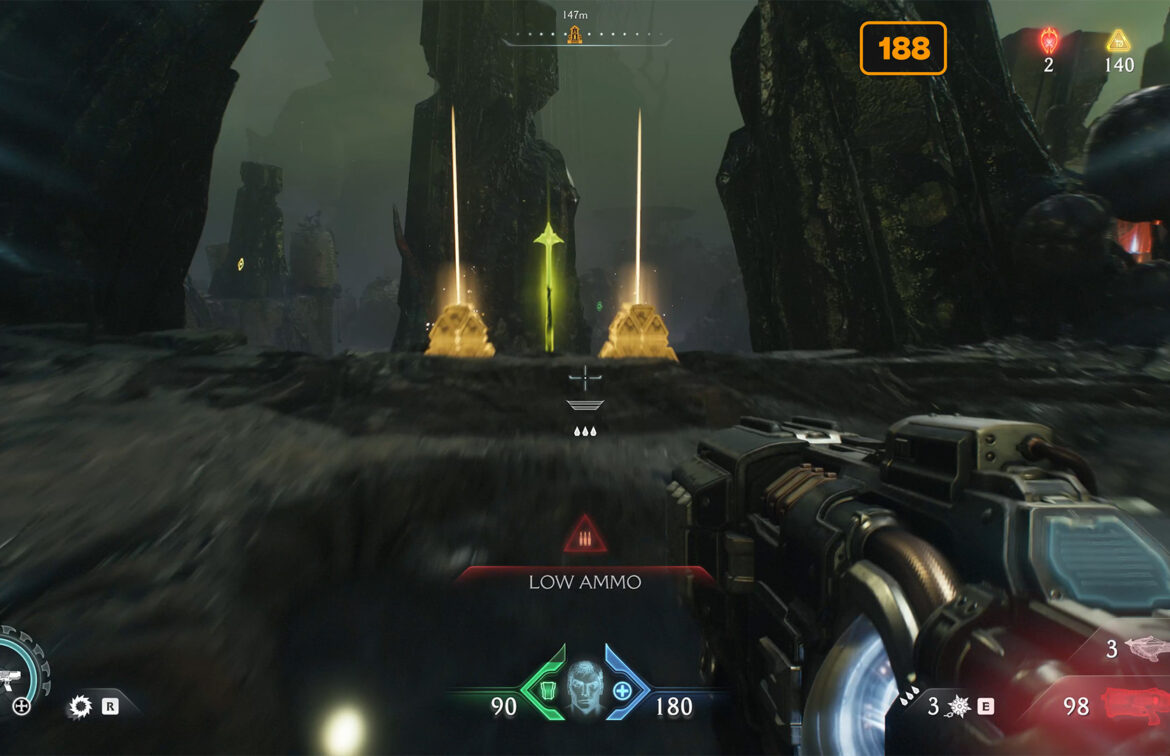Select the red gem resource icon
The image size is (1170, 756).
(1048, 40)
